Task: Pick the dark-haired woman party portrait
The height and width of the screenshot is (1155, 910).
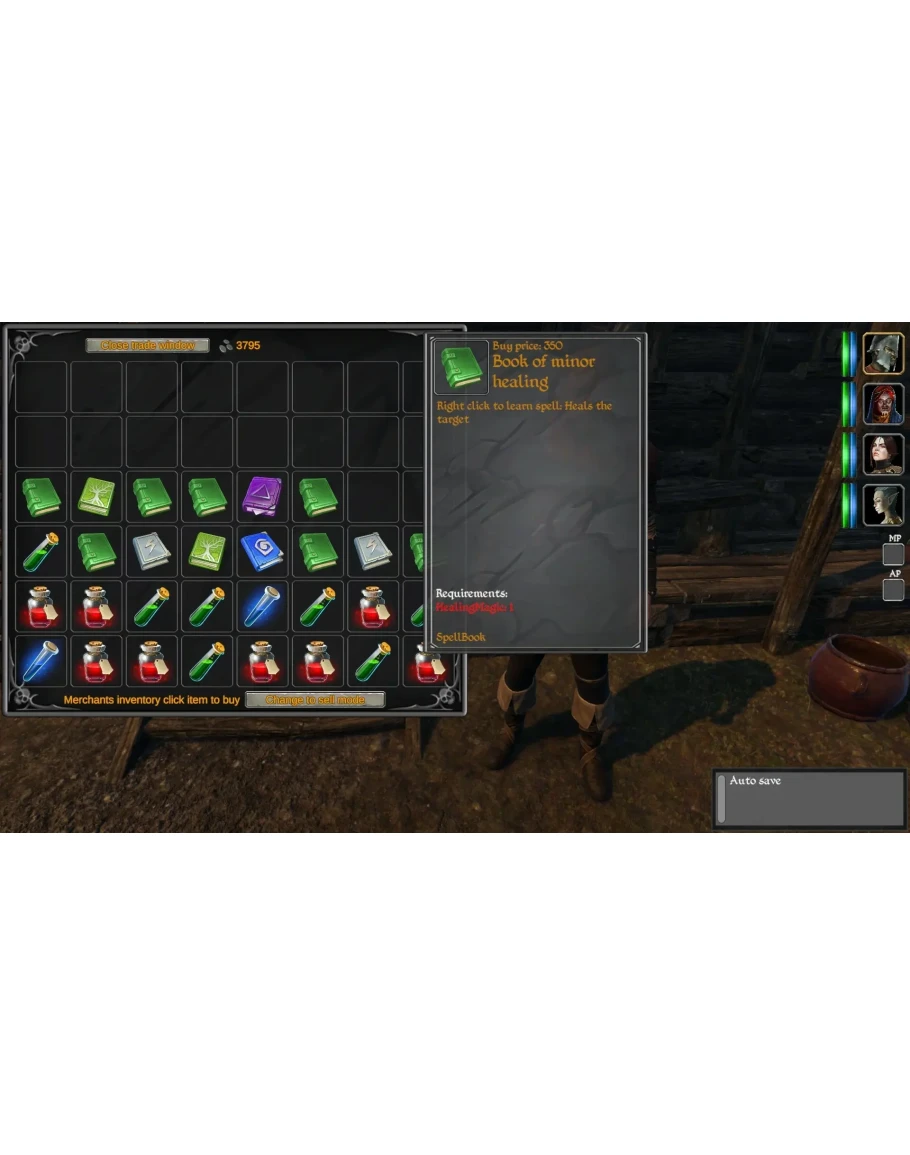Action: [x=883, y=454]
